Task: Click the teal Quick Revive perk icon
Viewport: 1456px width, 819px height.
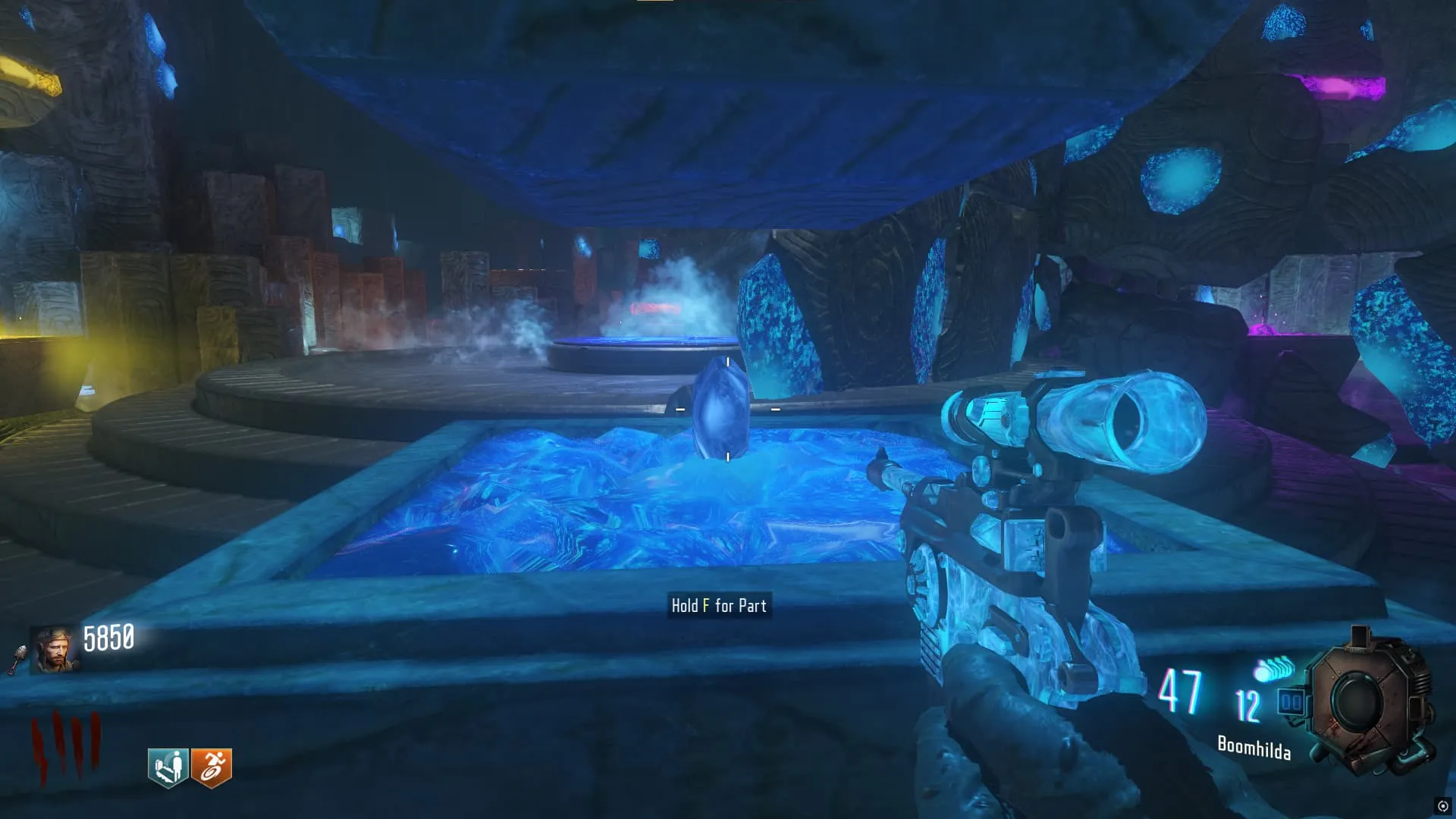Action: point(168,767)
